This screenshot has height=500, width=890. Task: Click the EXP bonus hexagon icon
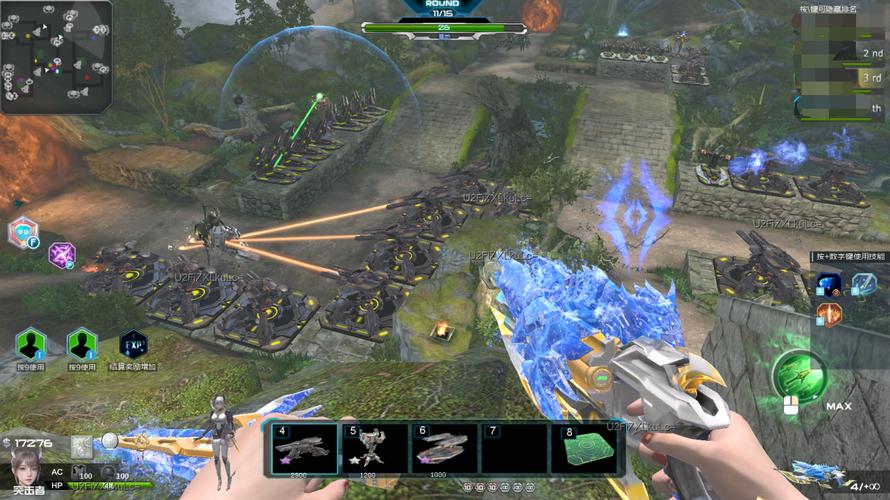pyautogui.click(x=133, y=345)
